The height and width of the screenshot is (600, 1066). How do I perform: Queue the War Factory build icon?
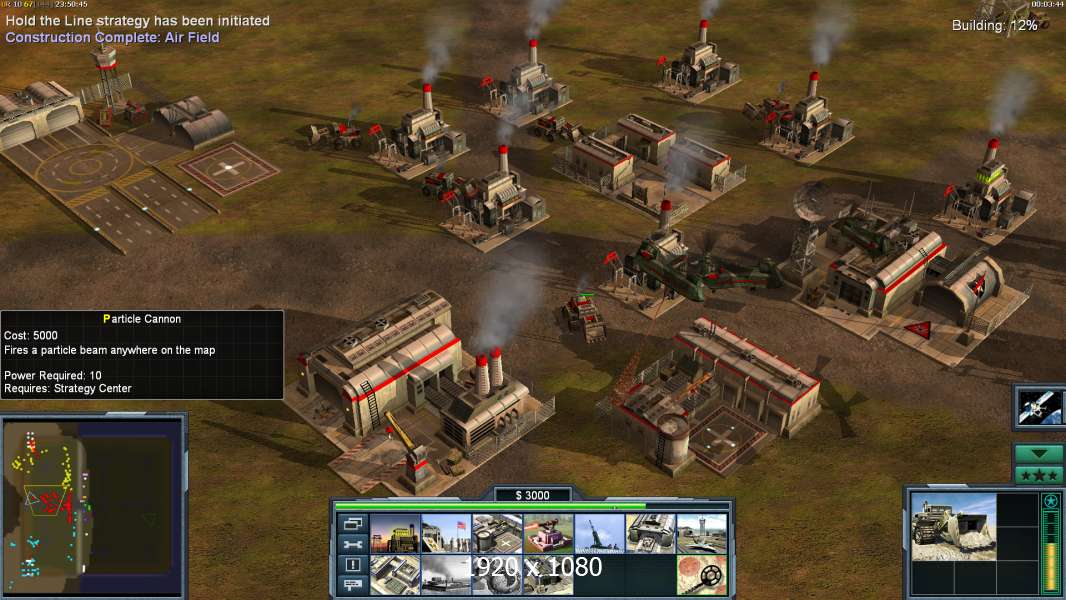point(650,534)
